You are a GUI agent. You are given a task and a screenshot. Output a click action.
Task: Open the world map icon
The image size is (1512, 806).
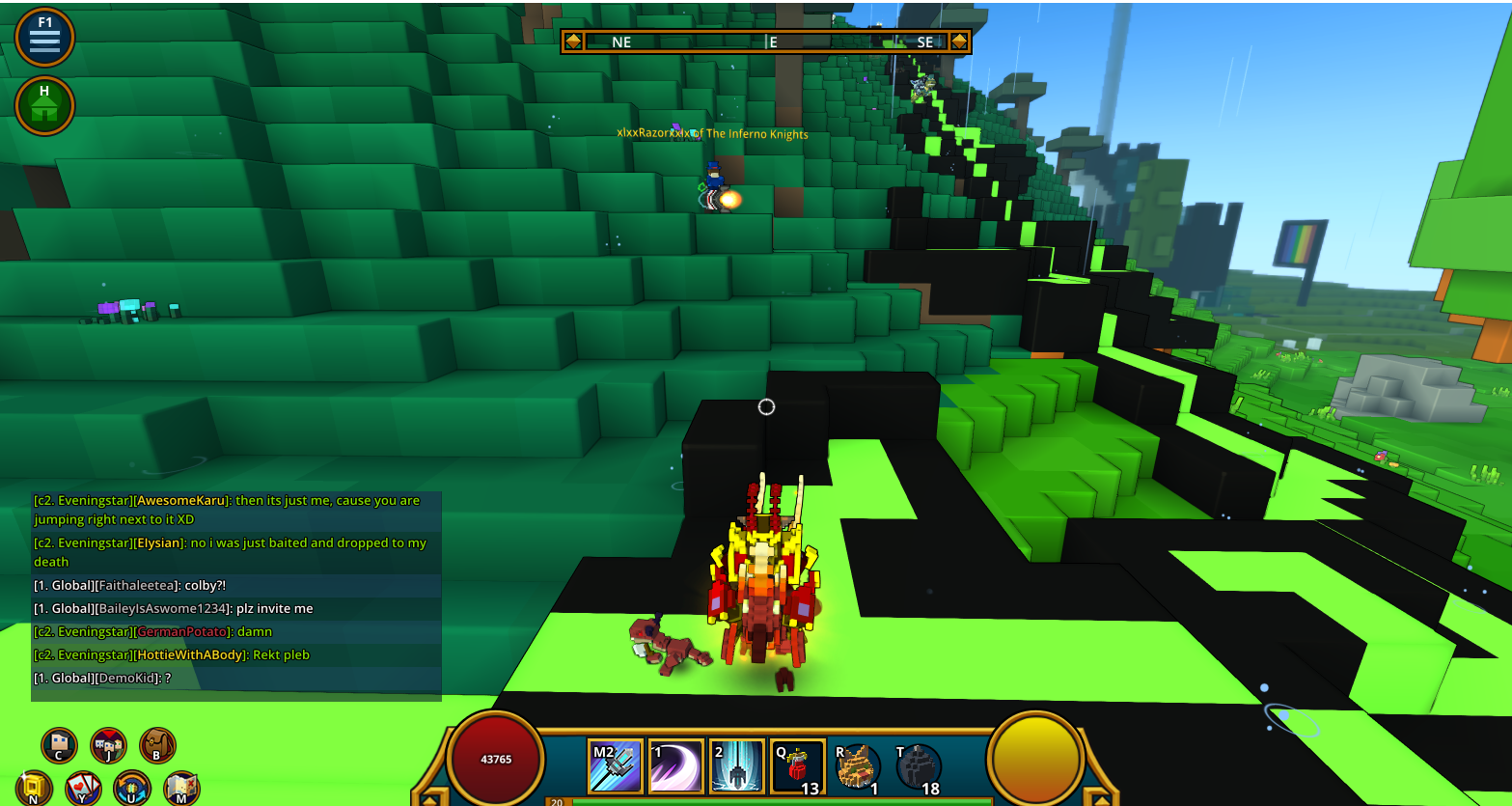tap(181, 788)
